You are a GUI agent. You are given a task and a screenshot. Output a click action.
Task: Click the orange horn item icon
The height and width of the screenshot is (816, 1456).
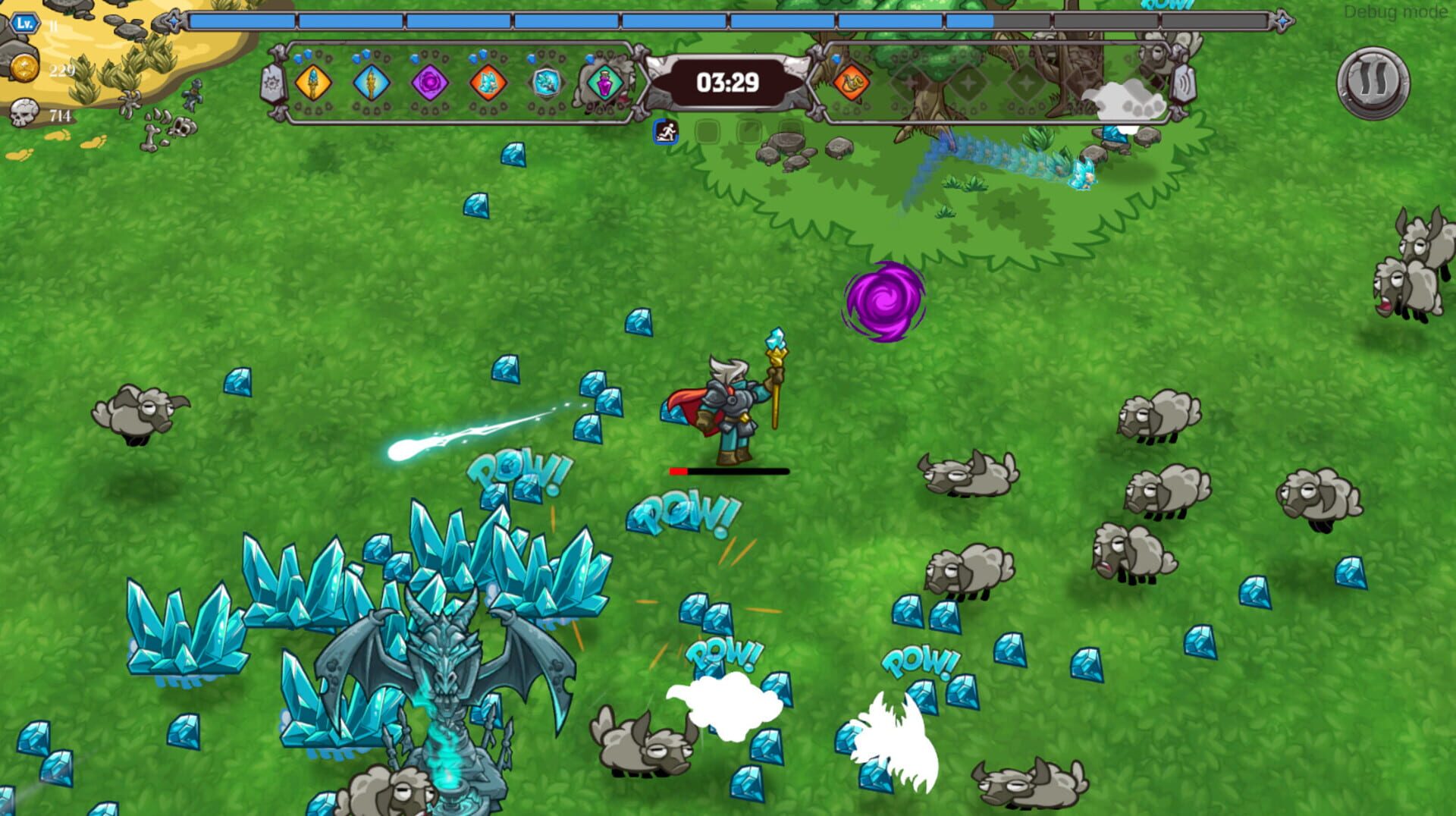853,83
